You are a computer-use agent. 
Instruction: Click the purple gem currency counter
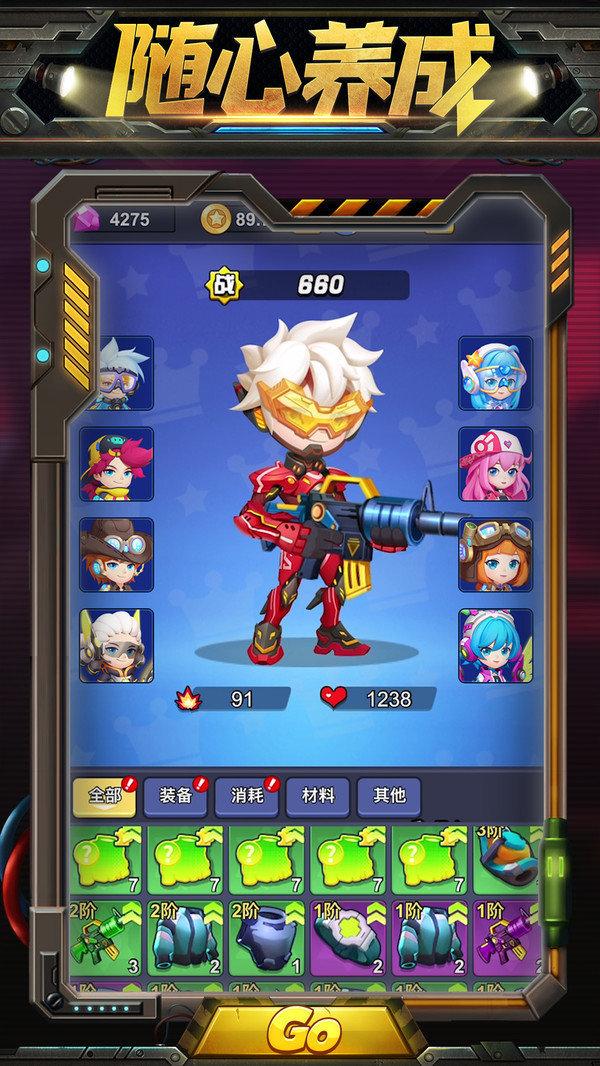[x=120, y=219]
